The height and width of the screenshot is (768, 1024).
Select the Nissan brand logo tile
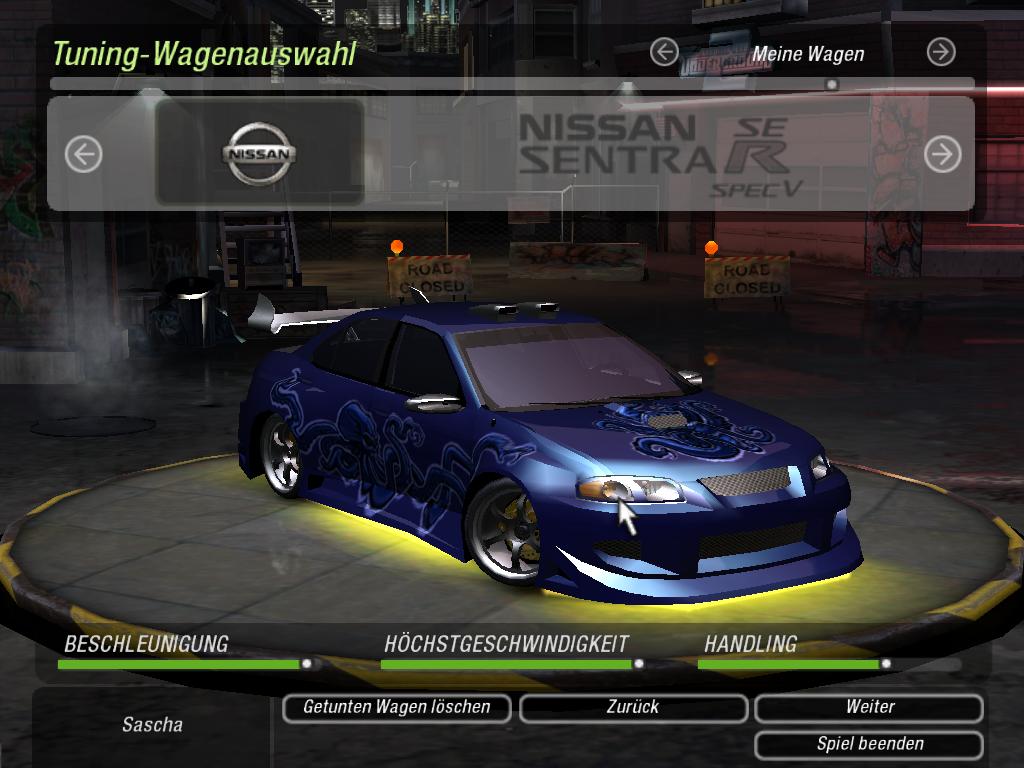click(x=260, y=153)
